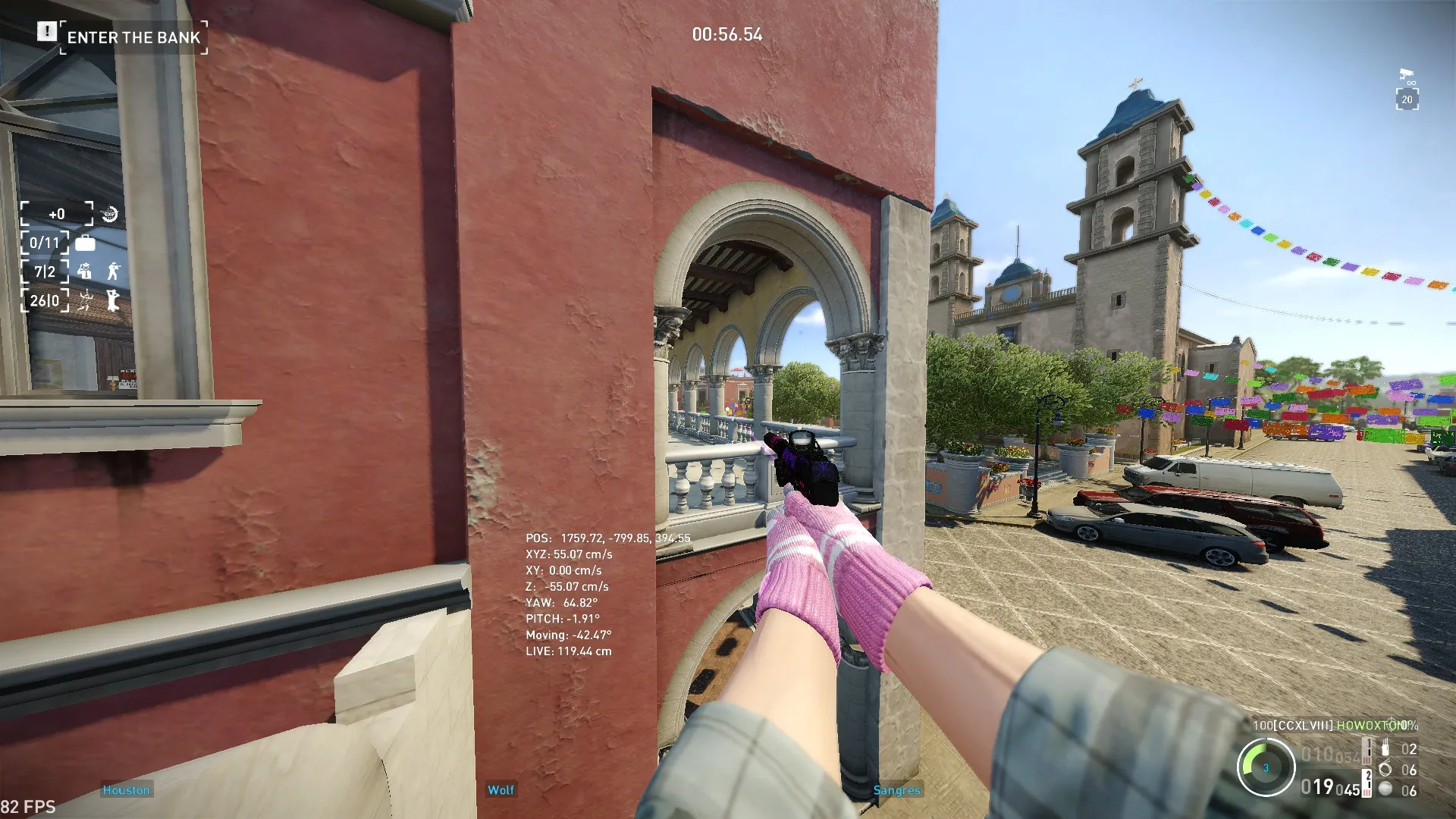The image size is (1456, 819).
Task: Click the circular armor and health gauge
Action: pyautogui.click(x=1266, y=768)
